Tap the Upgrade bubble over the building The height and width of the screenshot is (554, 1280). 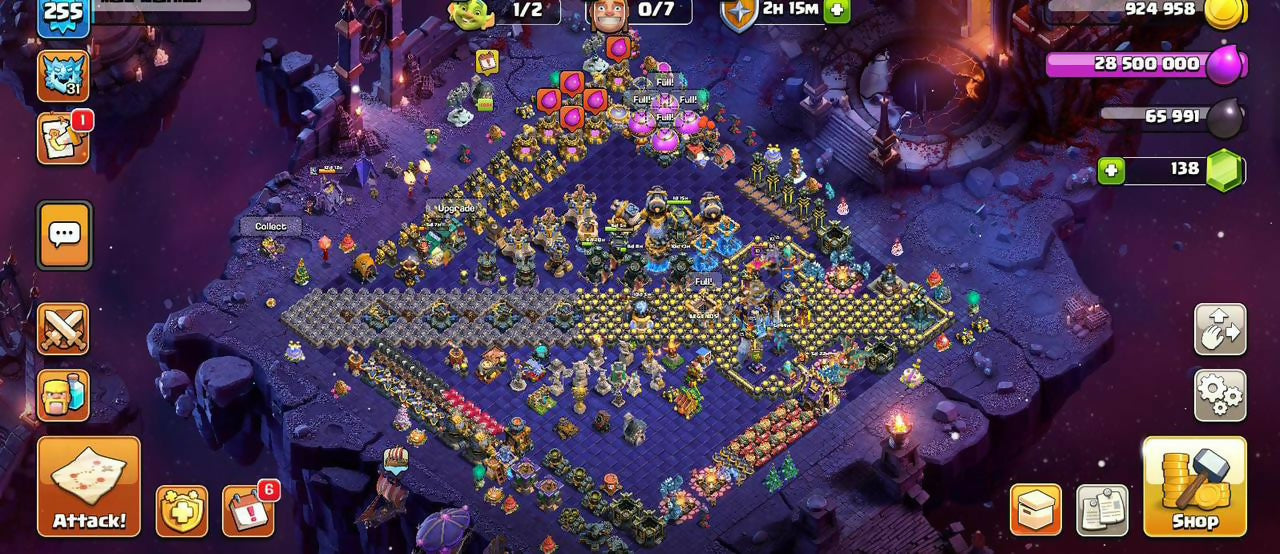point(456,208)
